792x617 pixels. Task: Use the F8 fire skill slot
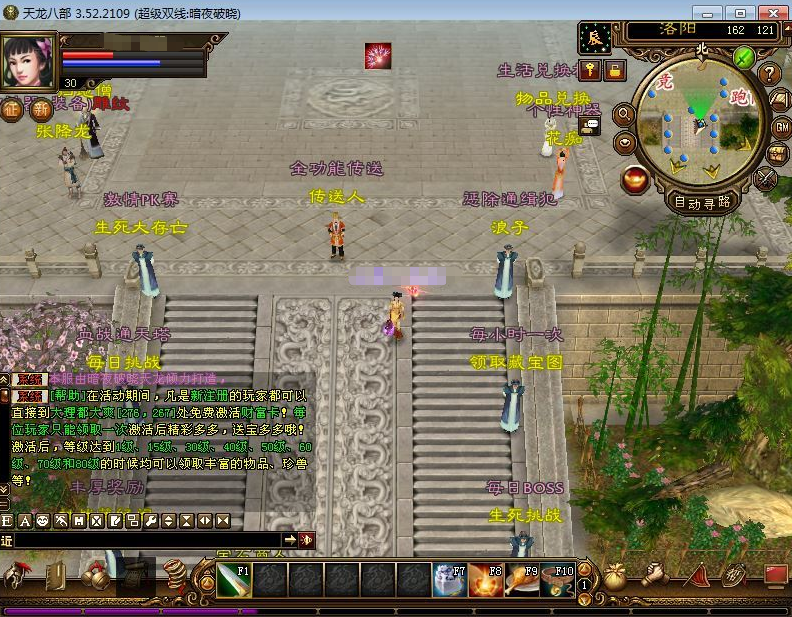pyautogui.click(x=486, y=579)
